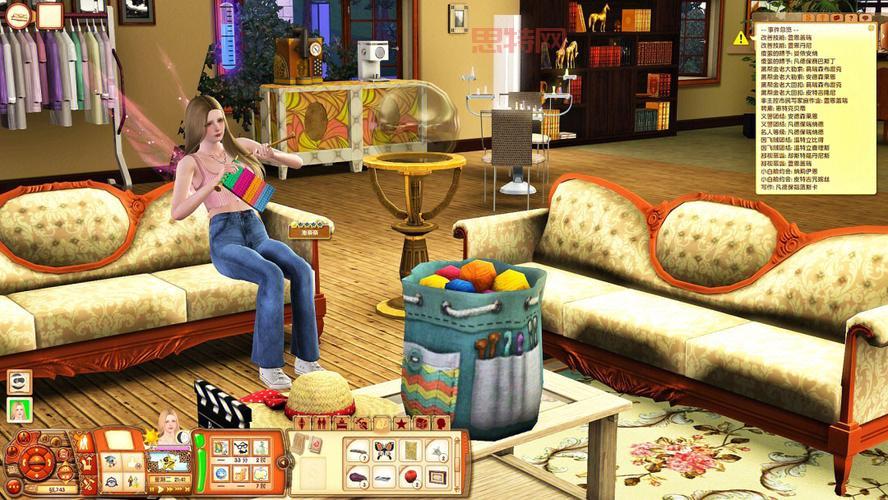The image size is (888, 500).
Task: Select the blonde Sim portrait thumbnail
Action: [x=19, y=410]
